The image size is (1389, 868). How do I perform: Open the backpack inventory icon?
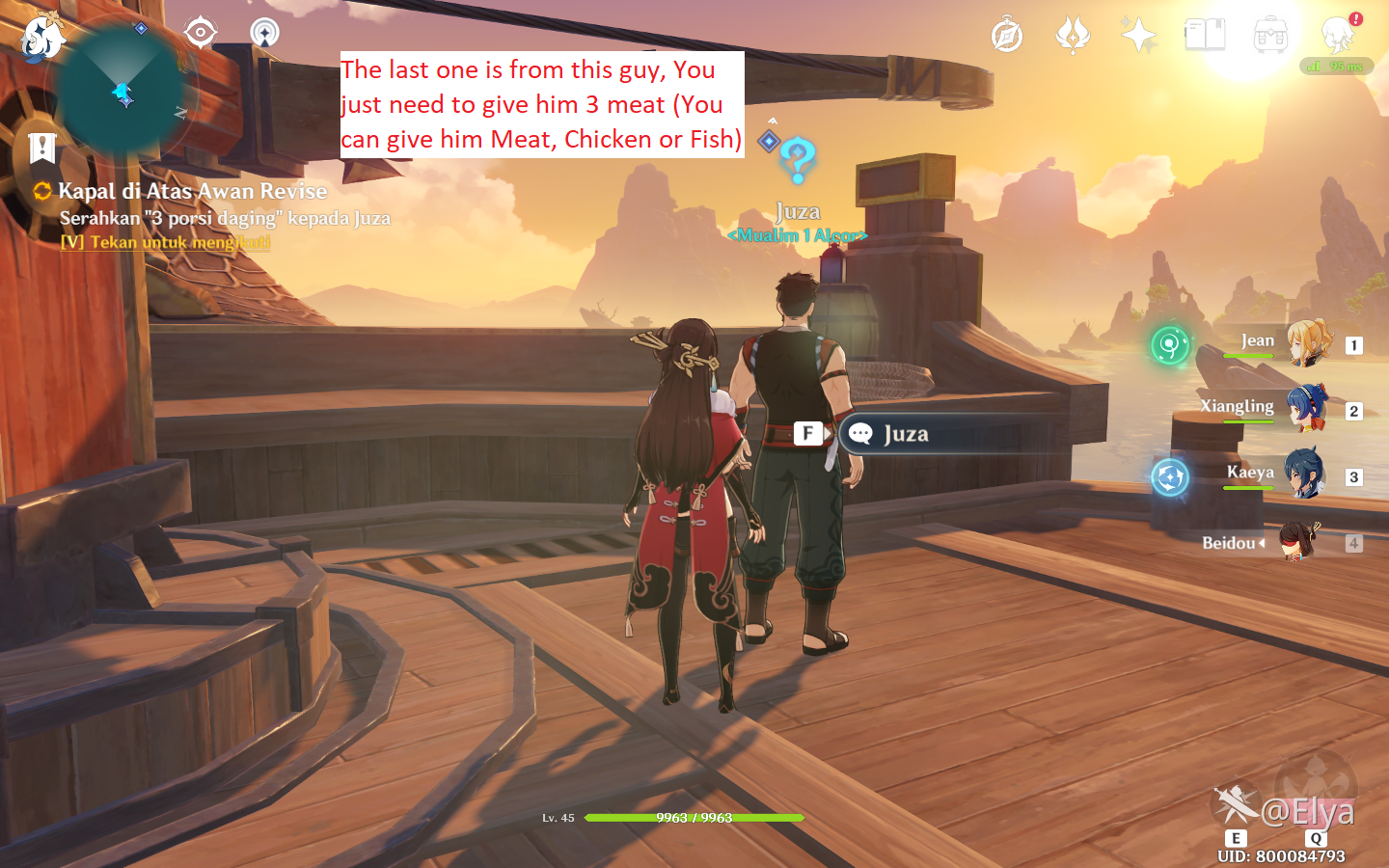[1270, 36]
